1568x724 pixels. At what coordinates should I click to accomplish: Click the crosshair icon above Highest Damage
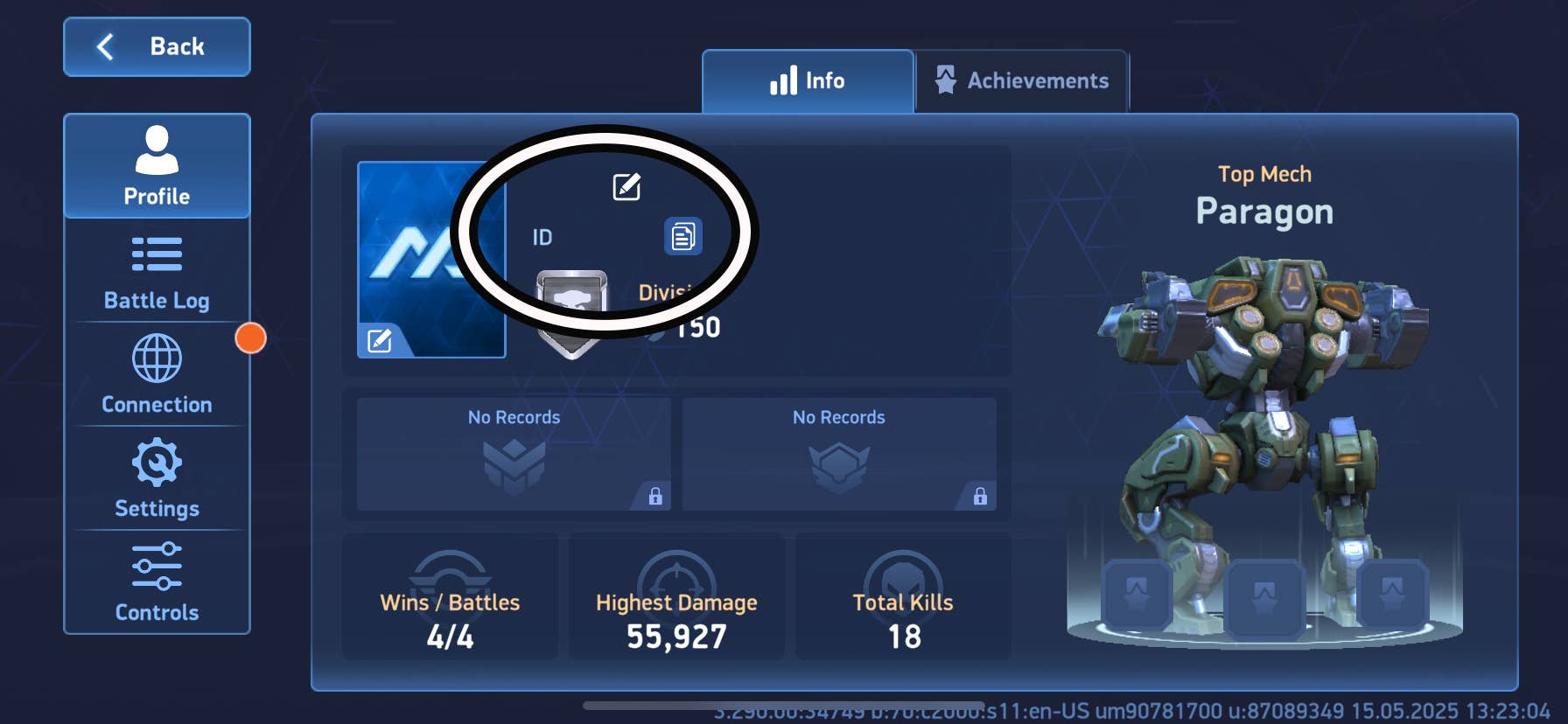tap(675, 573)
